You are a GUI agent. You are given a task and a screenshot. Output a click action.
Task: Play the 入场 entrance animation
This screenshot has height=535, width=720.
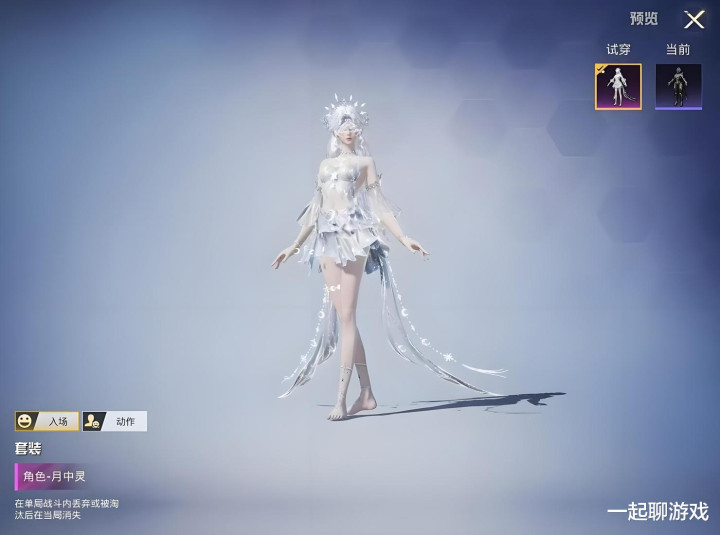pyautogui.click(x=47, y=421)
